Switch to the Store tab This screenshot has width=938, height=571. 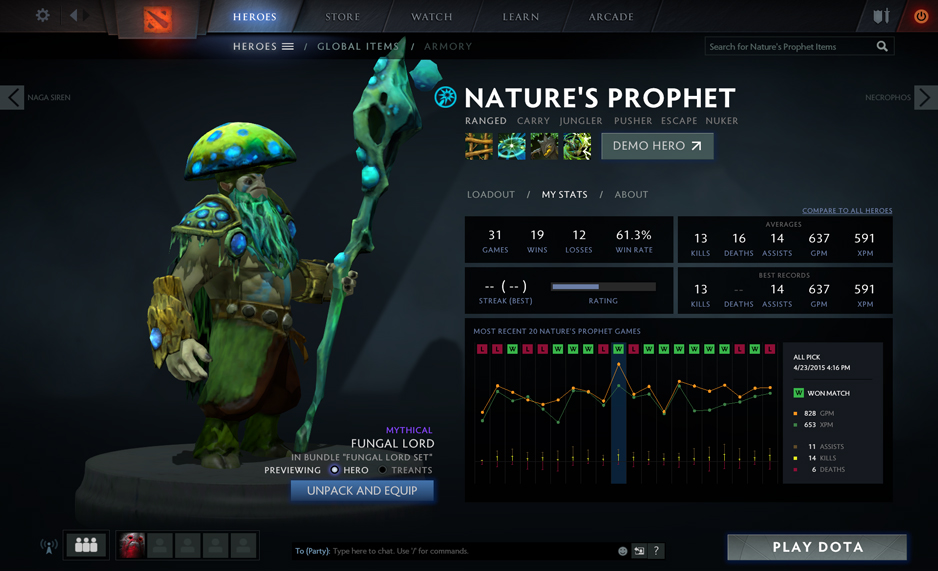tap(343, 17)
